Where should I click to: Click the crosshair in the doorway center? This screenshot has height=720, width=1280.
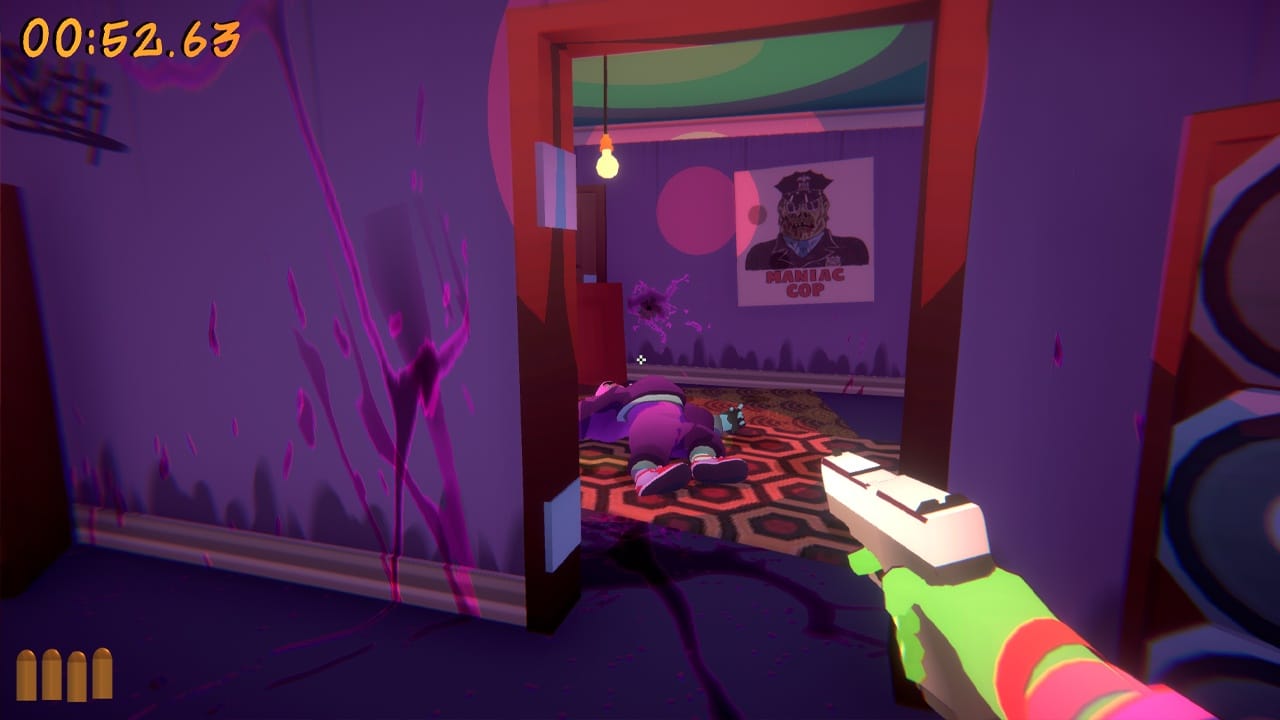coord(639,358)
